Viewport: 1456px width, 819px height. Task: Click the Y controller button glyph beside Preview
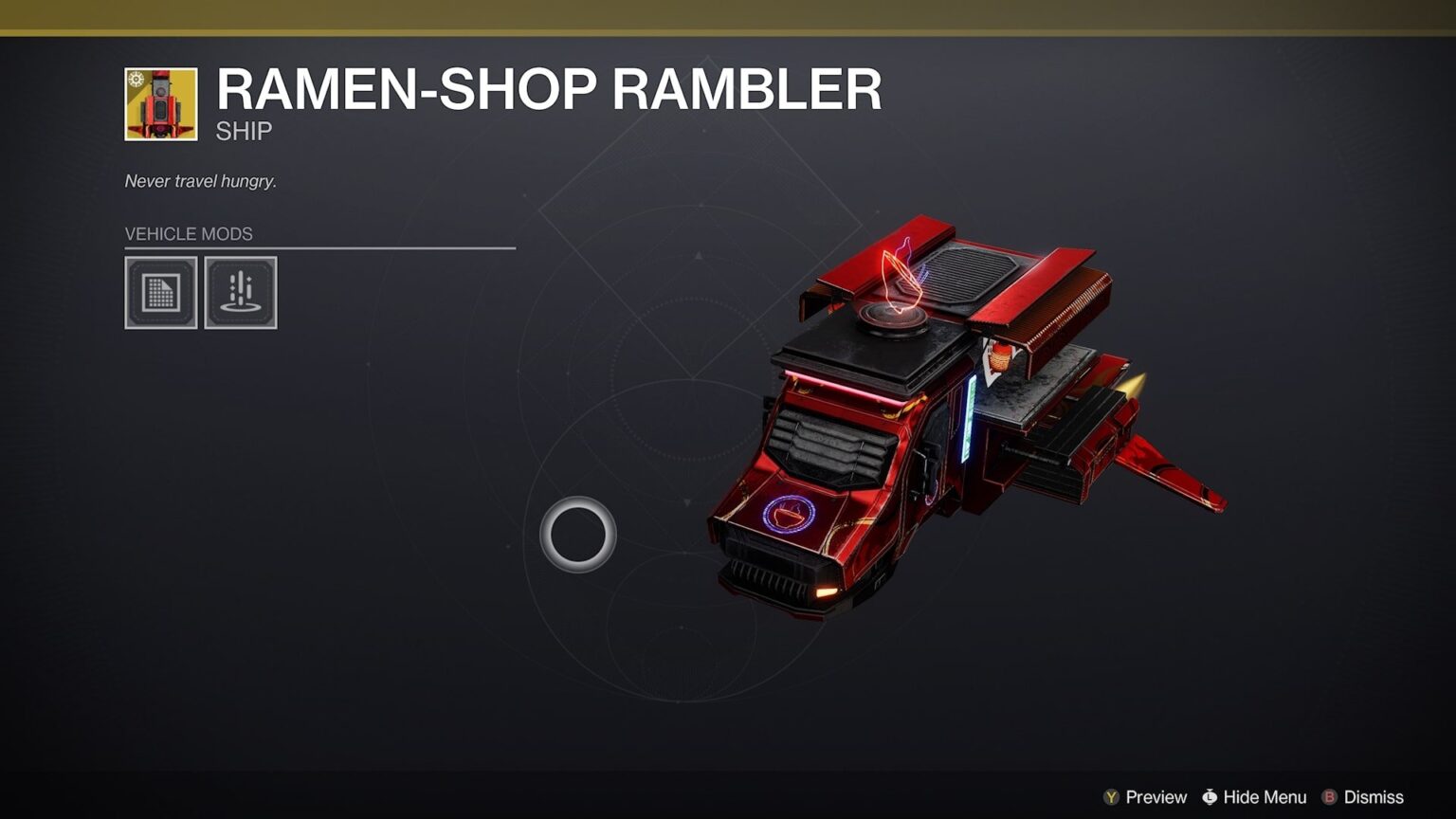(1111, 797)
